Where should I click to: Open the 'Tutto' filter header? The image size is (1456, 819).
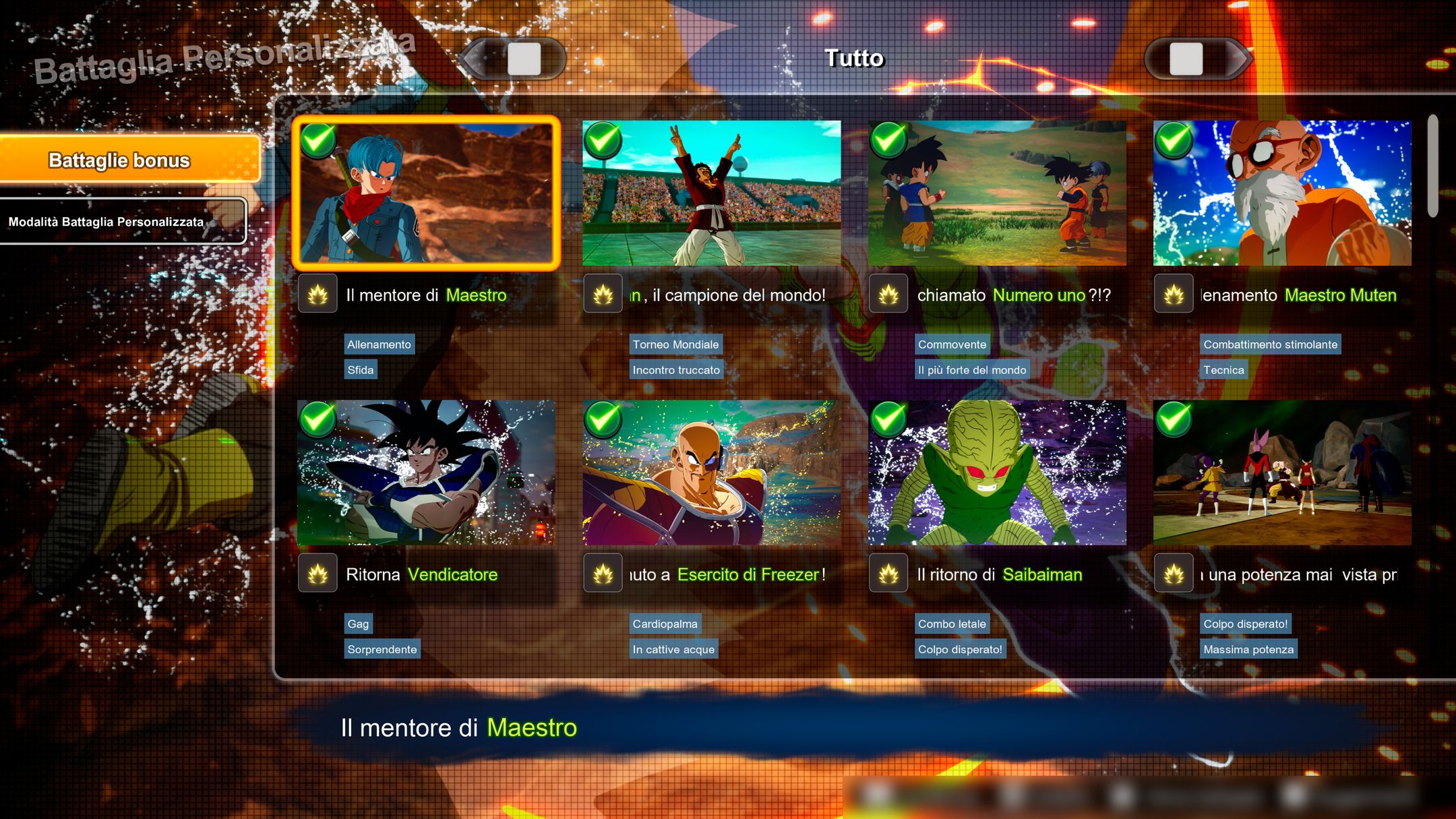[x=853, y=59]
